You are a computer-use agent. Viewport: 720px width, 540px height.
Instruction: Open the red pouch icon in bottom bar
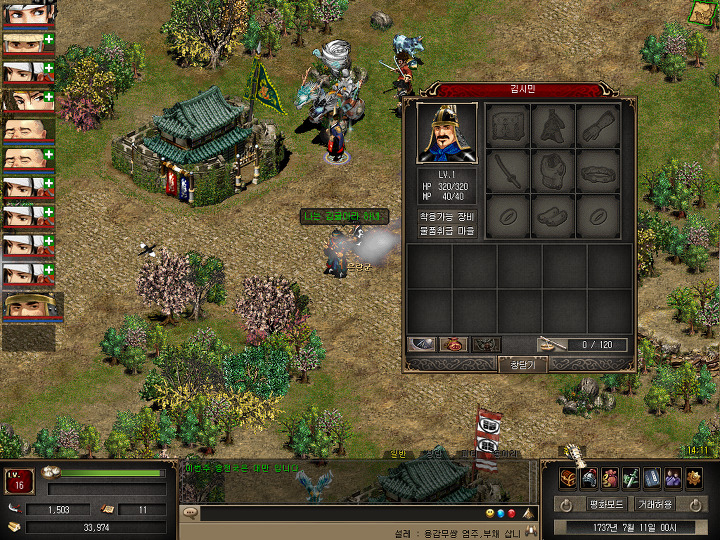pos(610,478)
